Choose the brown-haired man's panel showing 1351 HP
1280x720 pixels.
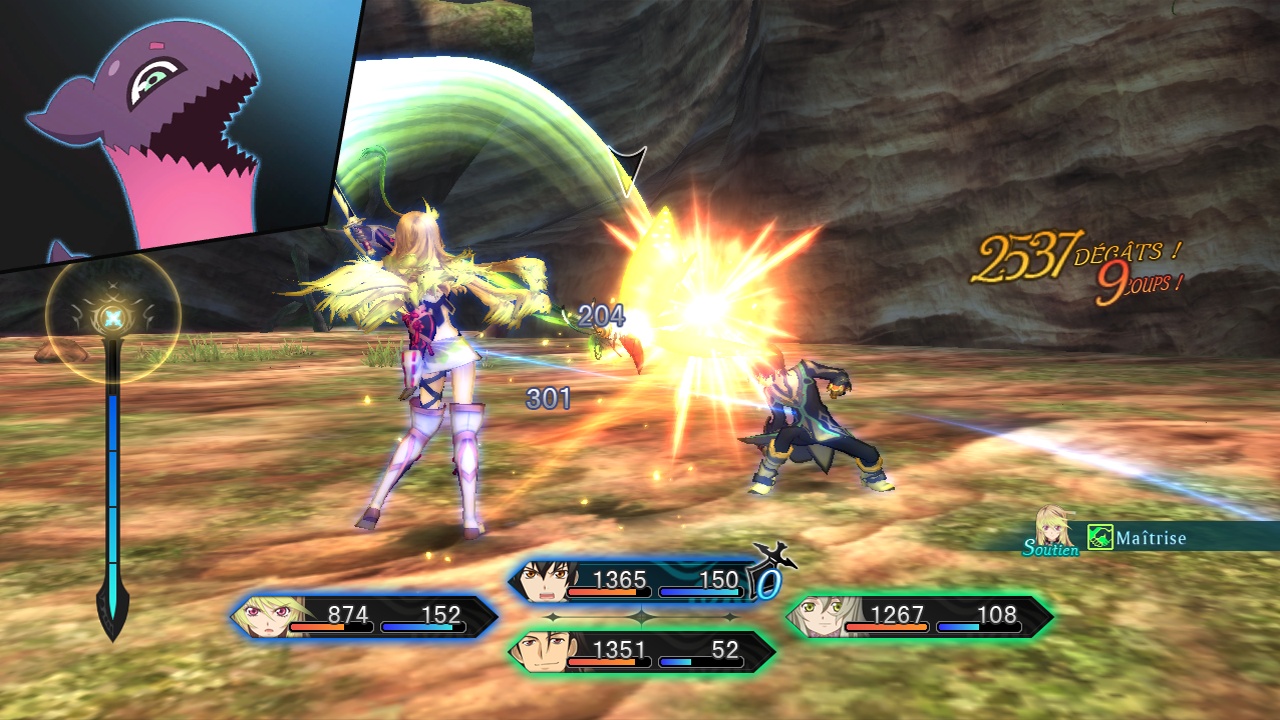click(x=641, y=652)
